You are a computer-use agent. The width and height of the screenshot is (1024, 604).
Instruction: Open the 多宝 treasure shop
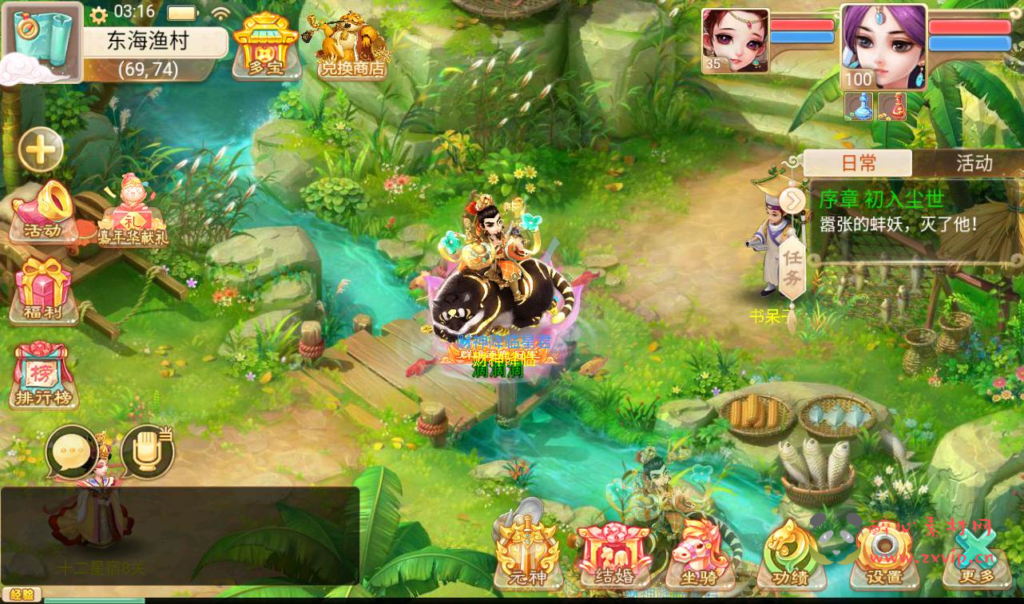point(264,45)
